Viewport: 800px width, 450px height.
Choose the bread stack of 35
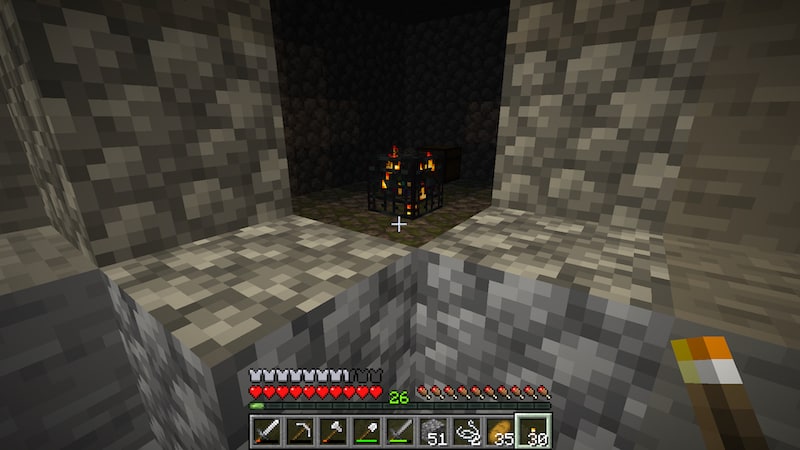point(498,431)
